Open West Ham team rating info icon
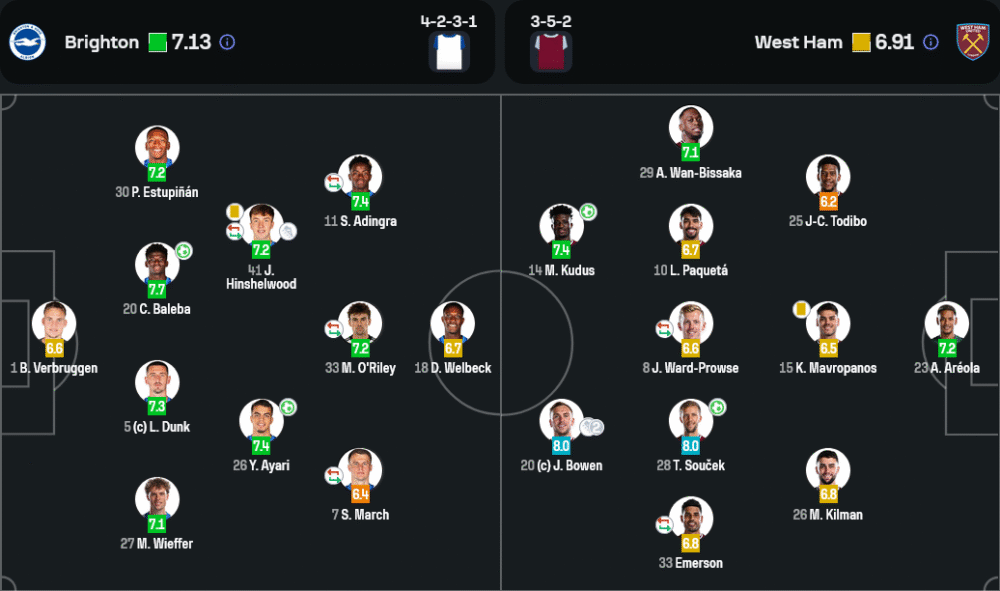Image resolution: width=1000 pixels, height=591 pixels. point(931,42)
